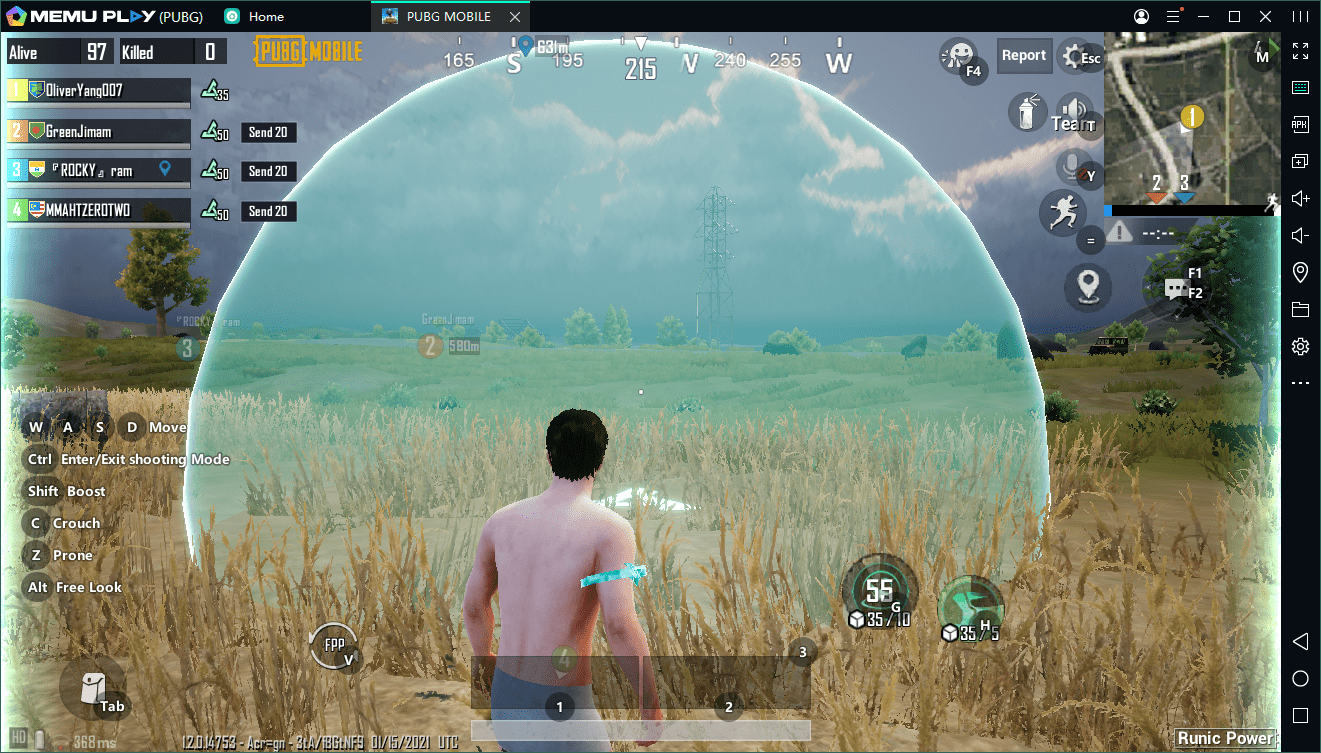Place a location marker with the pin icon

coord(1087,286)
